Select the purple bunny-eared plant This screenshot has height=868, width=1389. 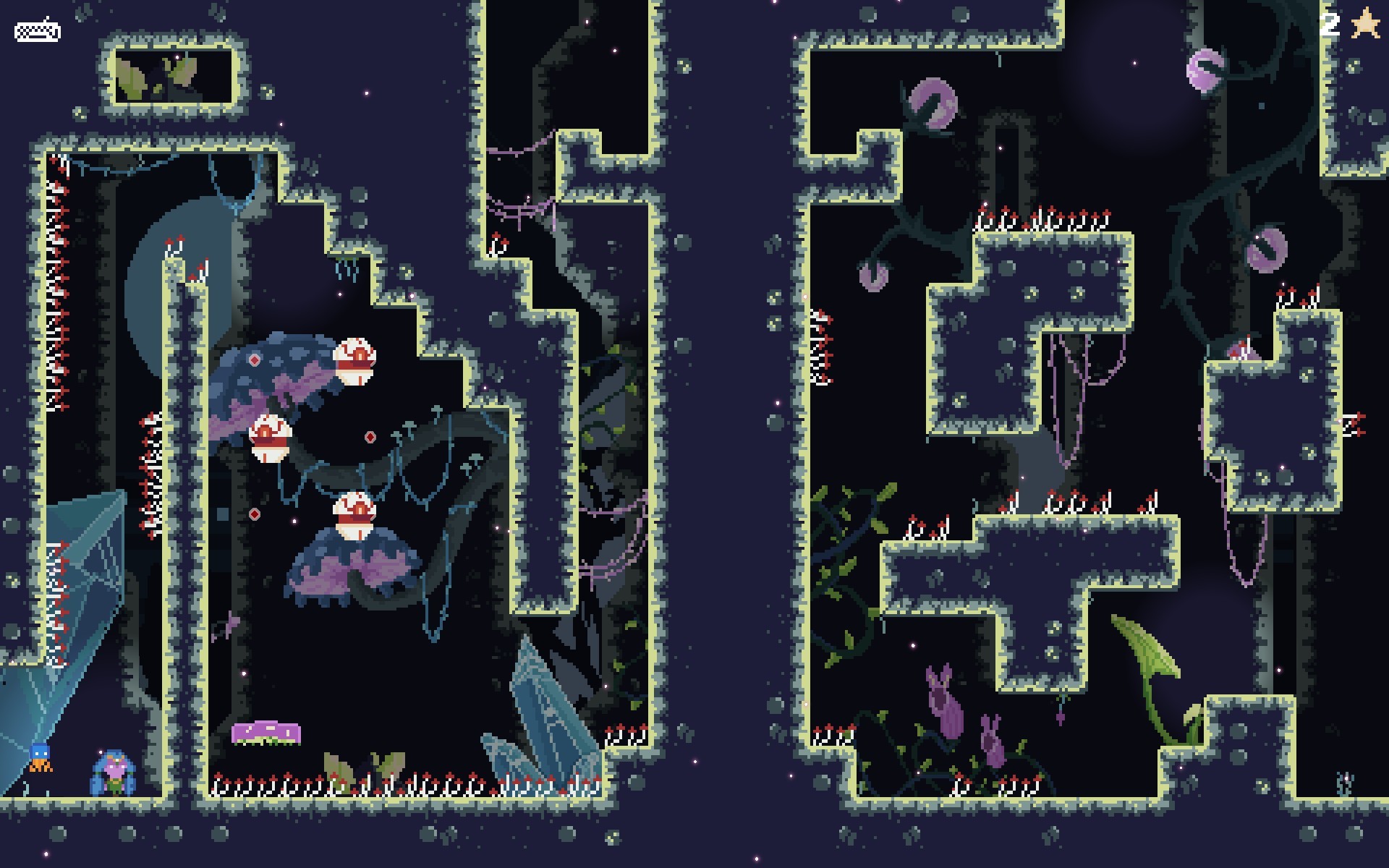(943, 702)
